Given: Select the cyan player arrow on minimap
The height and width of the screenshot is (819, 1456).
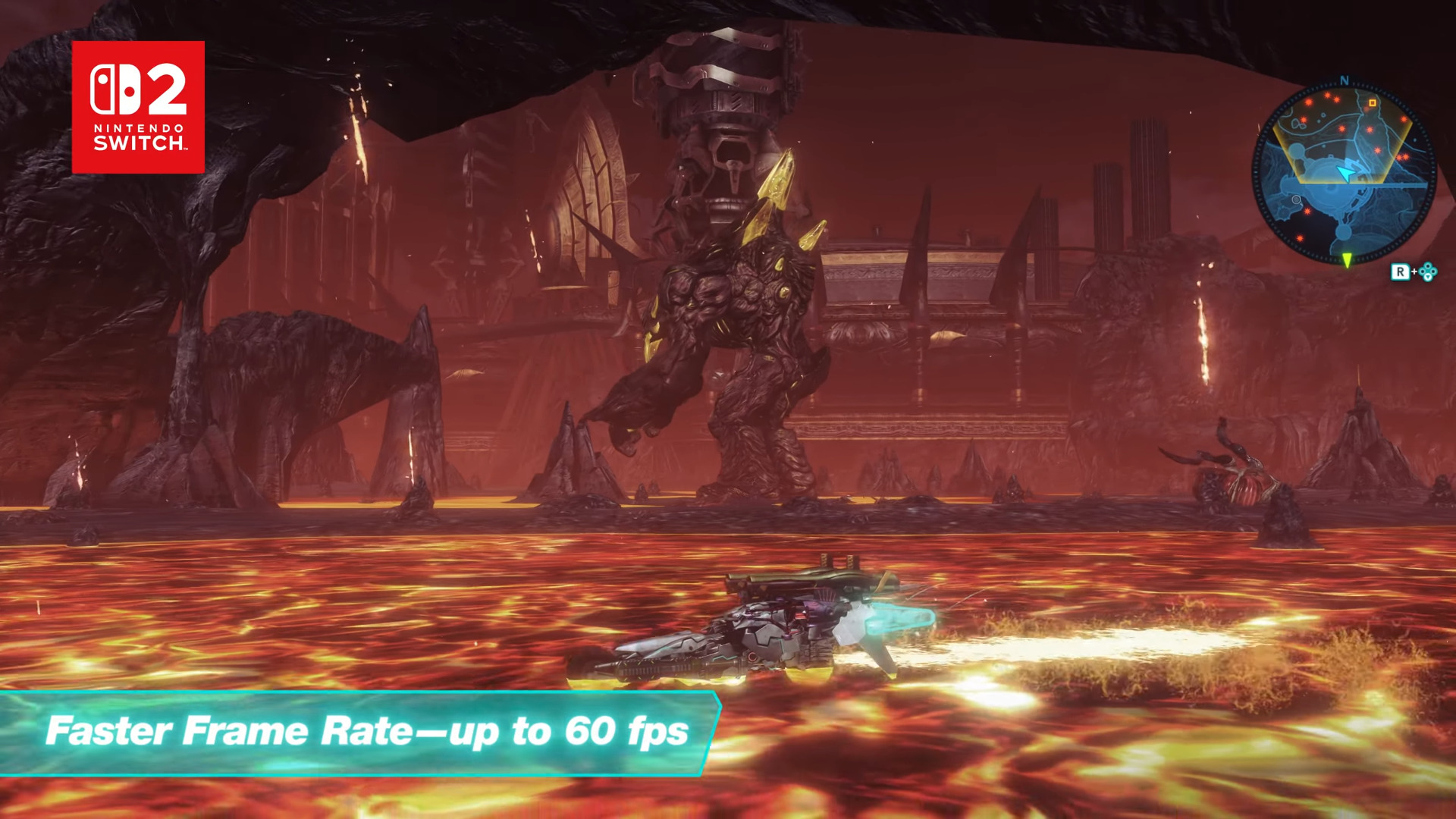Looking at the screenshot, I should pos(1345,174).
